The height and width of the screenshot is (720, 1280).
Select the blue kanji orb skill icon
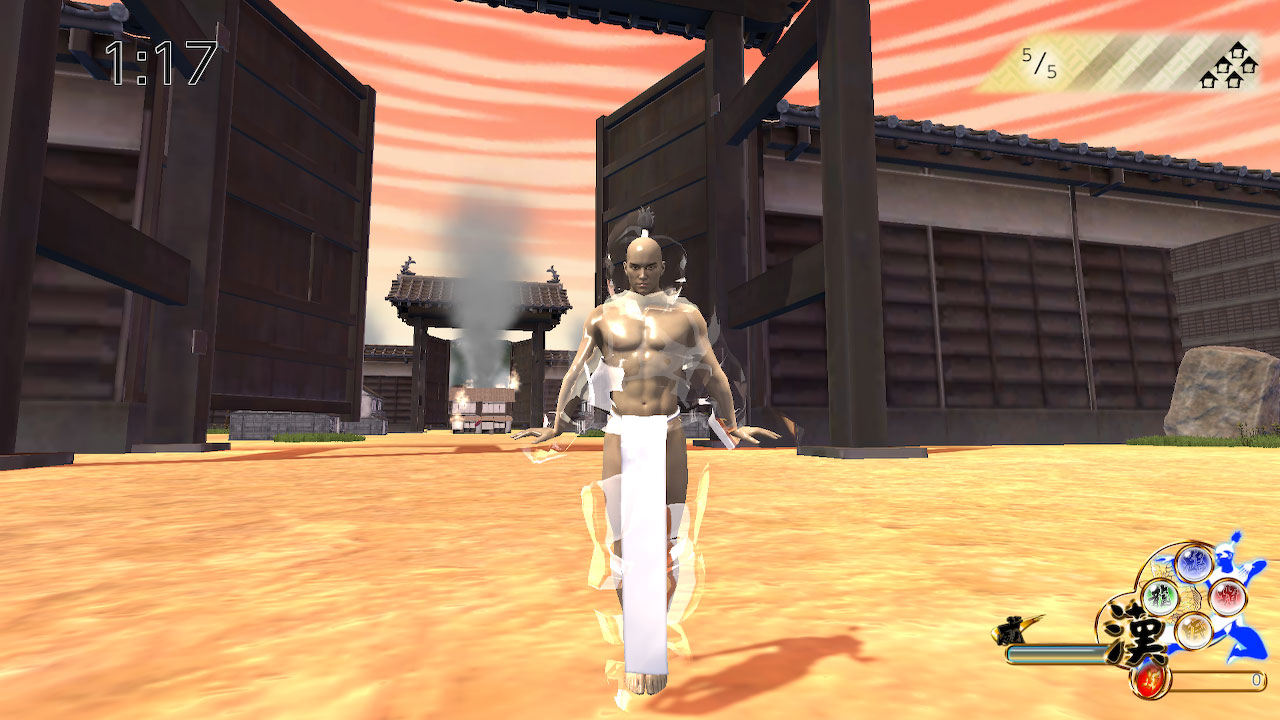[1195, 563]
